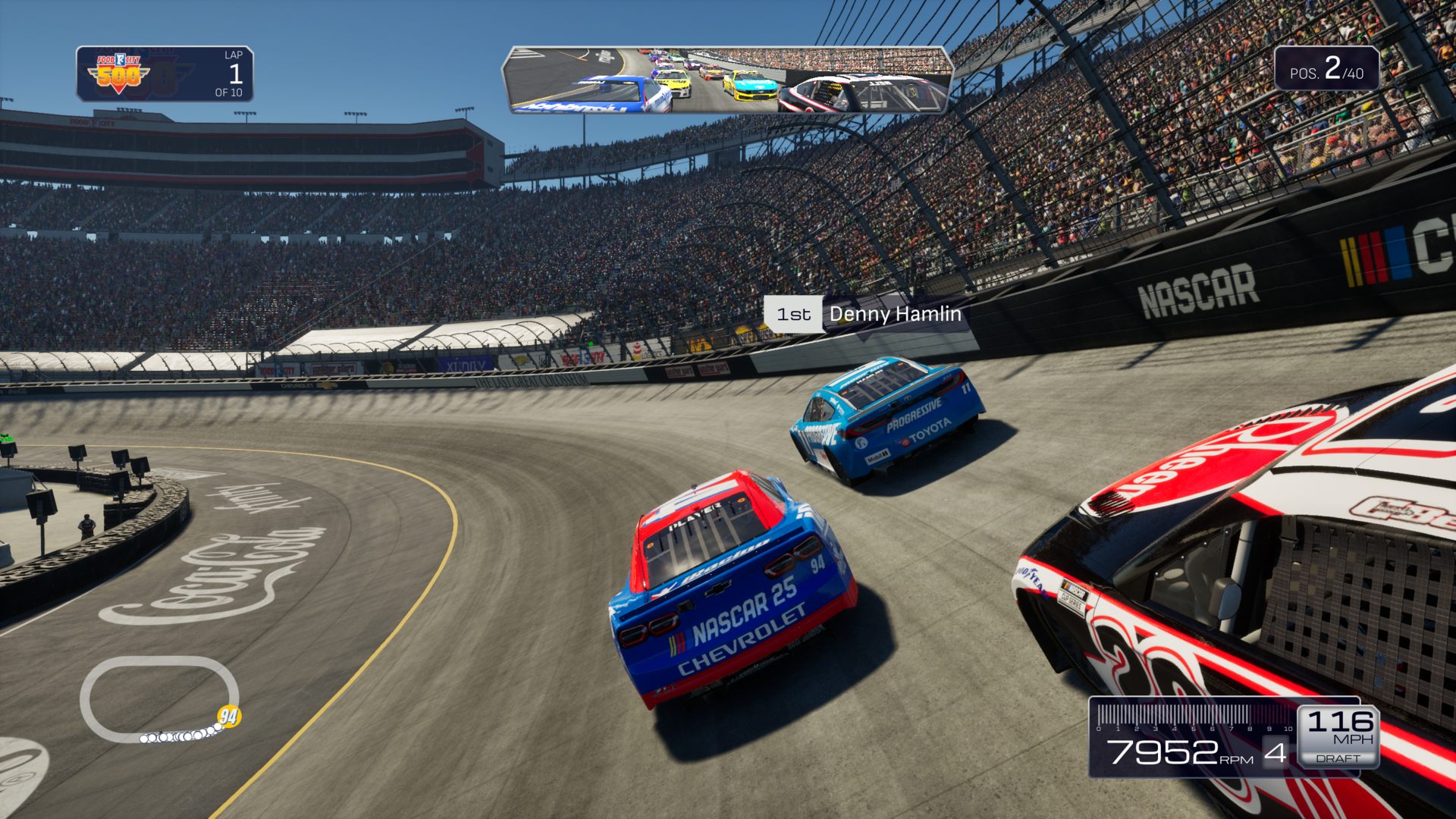Click the oval track minimap

158,699
